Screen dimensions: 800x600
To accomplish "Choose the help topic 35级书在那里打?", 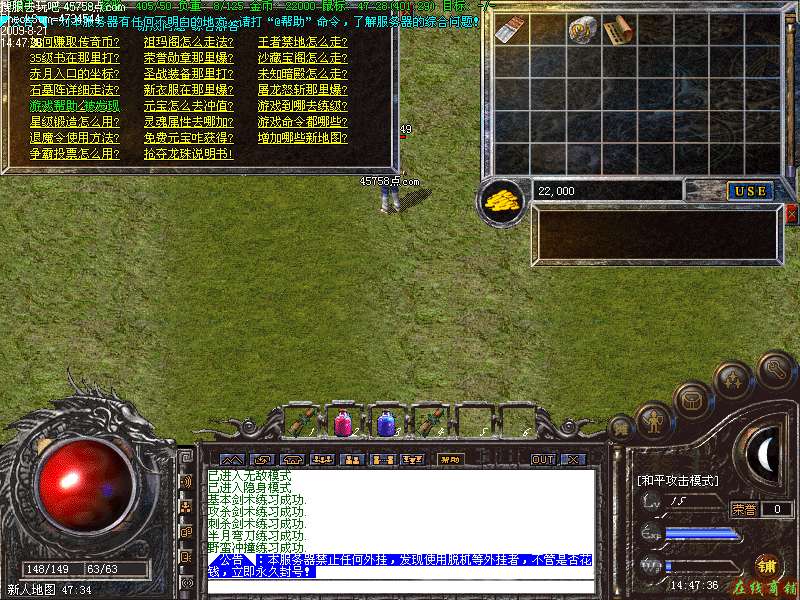I will click(x=74, y=58).
